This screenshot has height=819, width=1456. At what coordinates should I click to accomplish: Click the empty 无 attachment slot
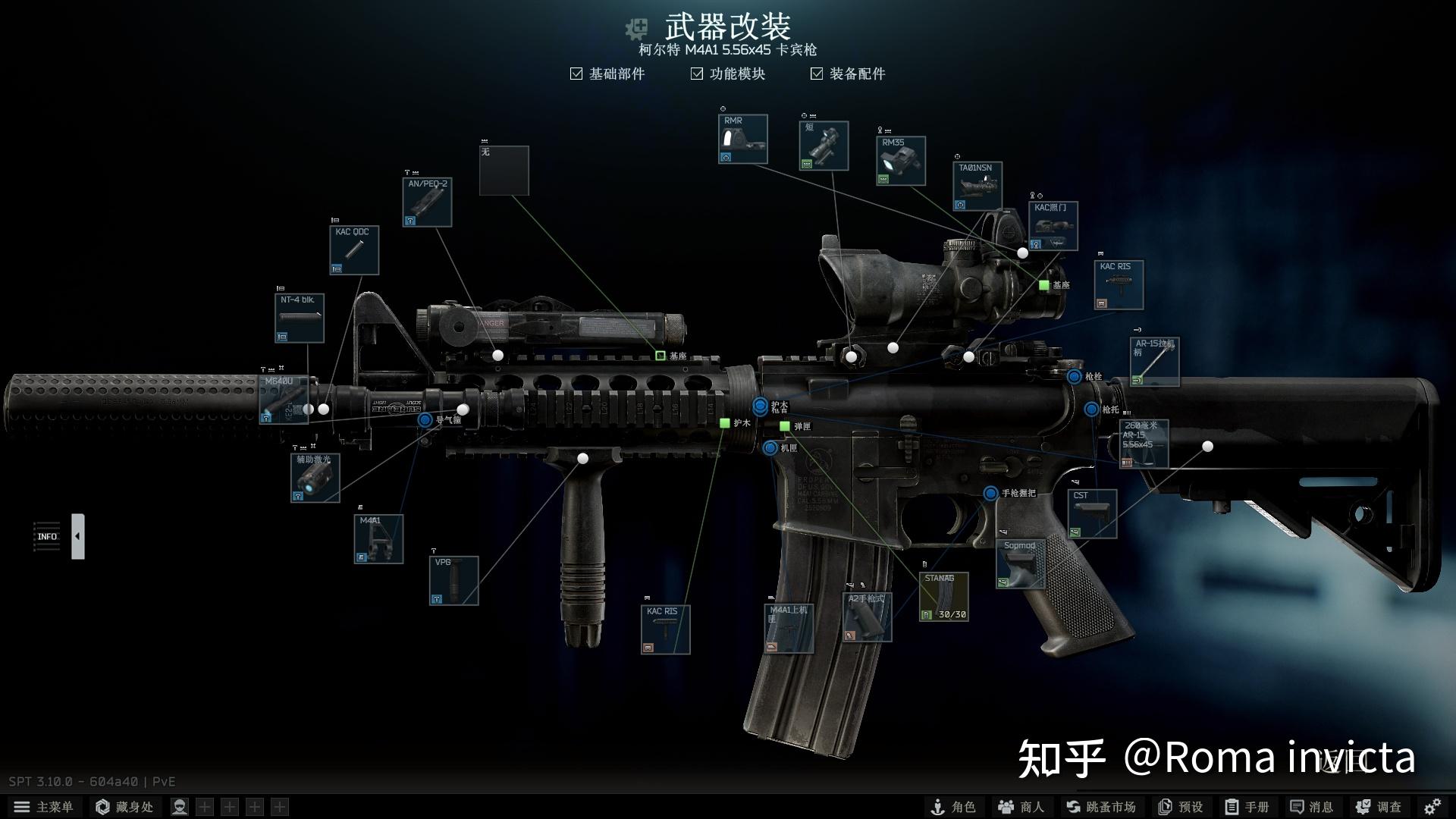coord(504,171)
